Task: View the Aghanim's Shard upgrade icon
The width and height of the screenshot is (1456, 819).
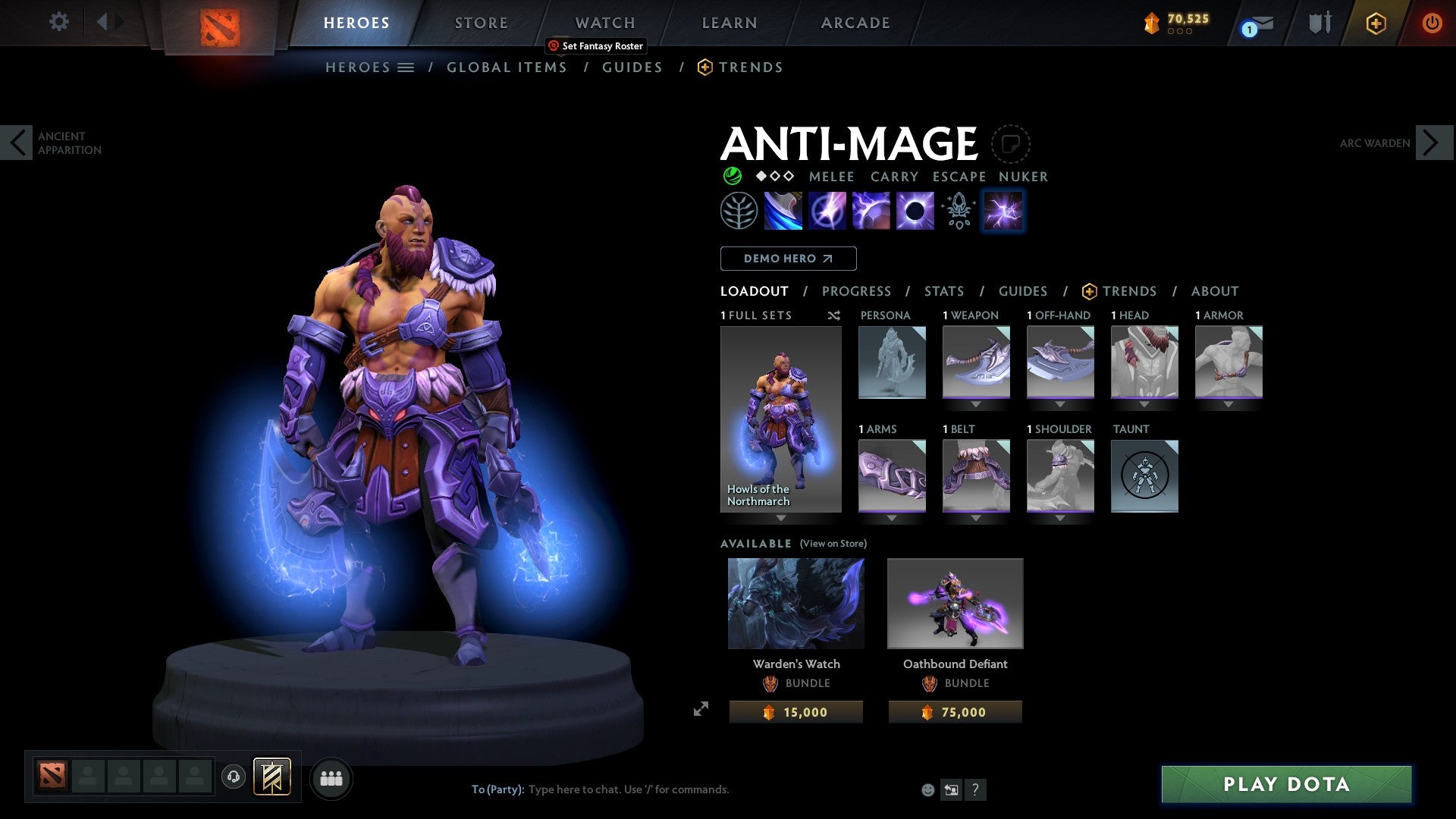Action: click(958, 211)
